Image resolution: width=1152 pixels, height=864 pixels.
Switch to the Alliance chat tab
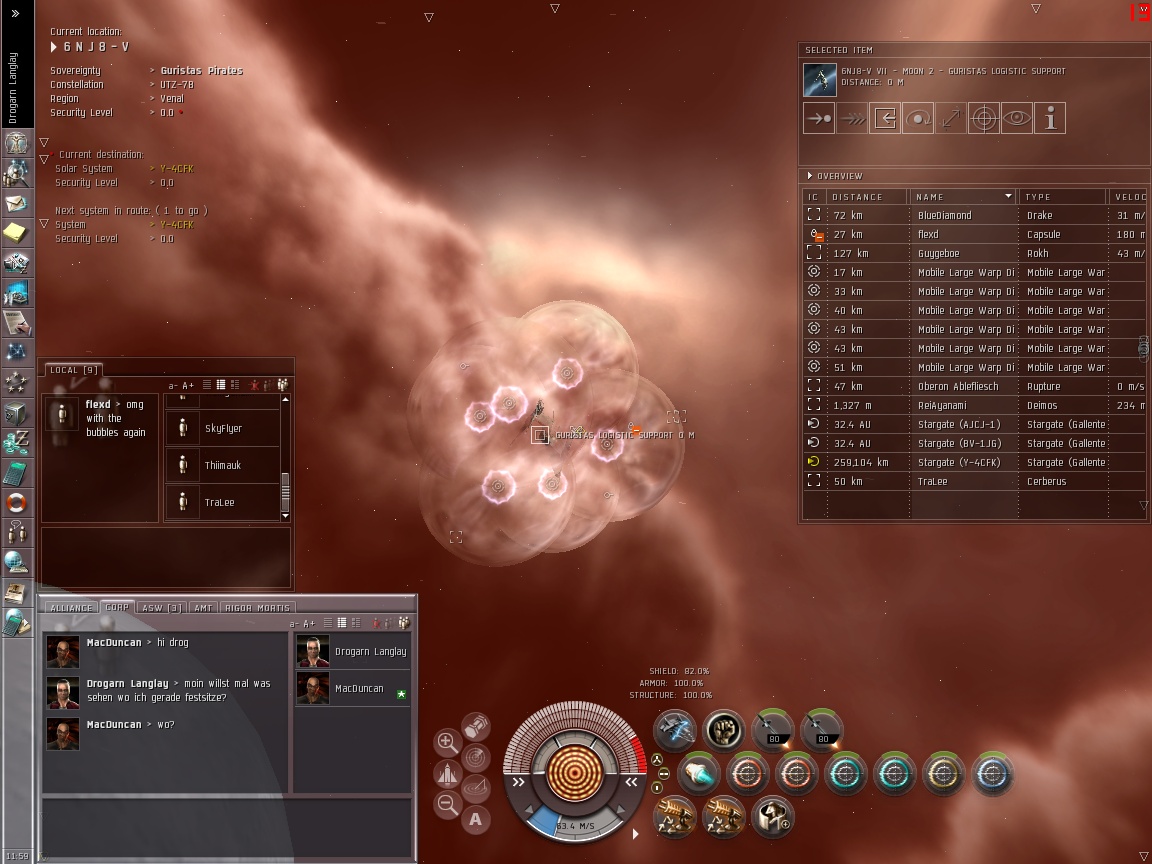tap(71, 607)
